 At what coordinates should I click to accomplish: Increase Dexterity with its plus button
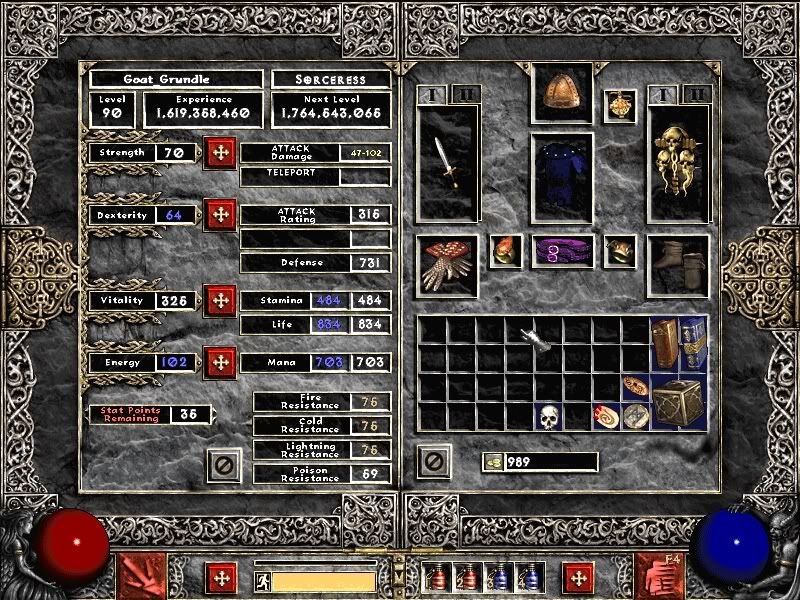(x=220, y=215)
